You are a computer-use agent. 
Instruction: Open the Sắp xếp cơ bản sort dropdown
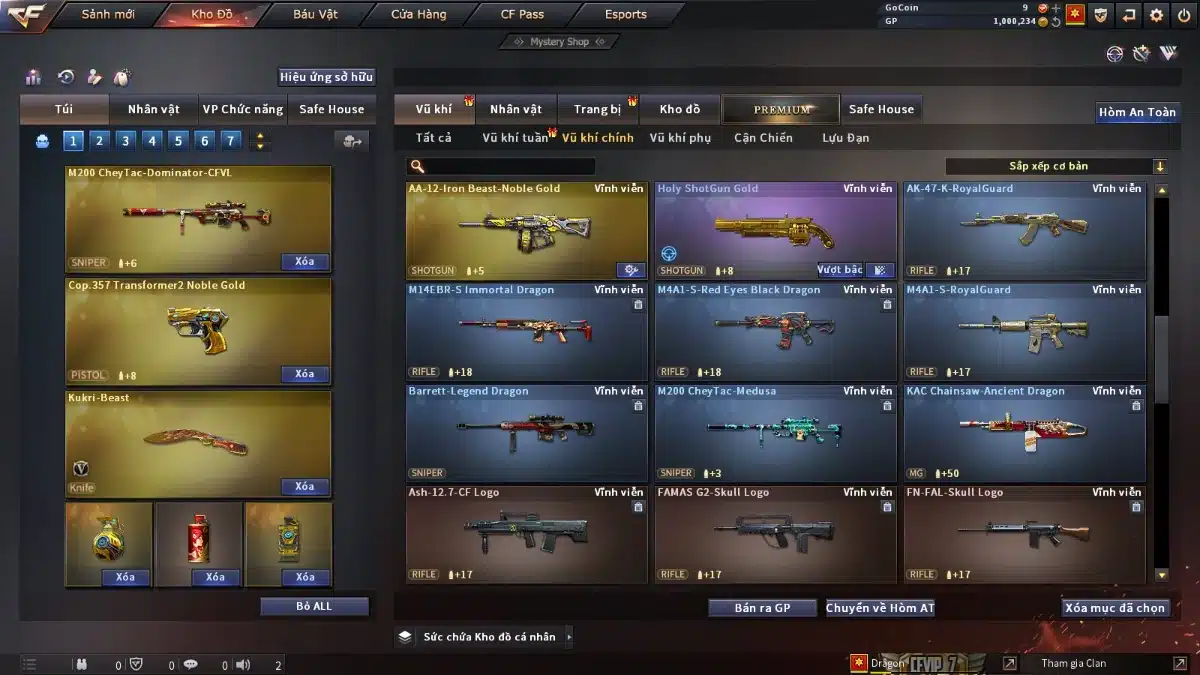pos(1056,166)
